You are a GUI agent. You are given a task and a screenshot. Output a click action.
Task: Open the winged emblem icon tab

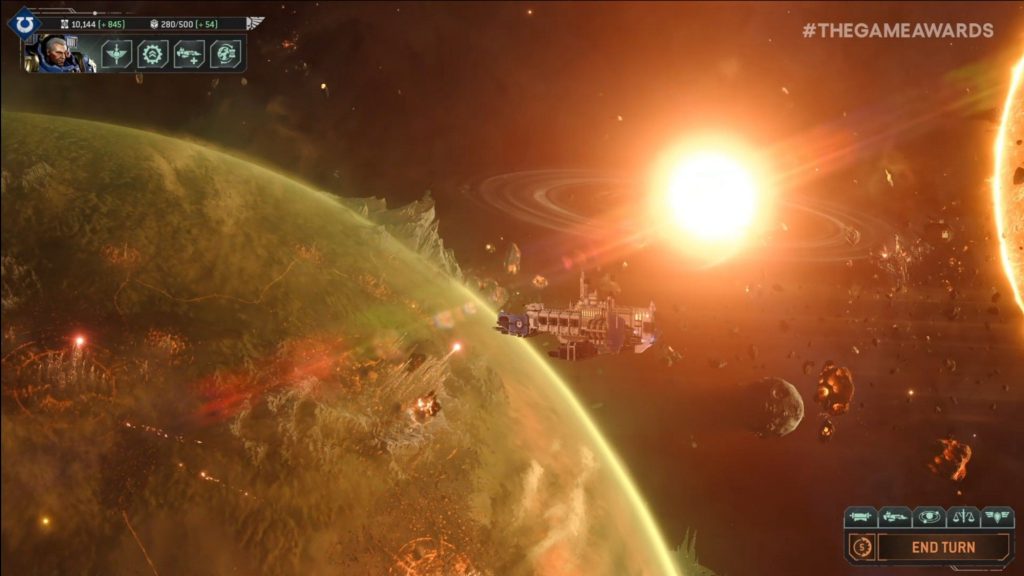click(x=997, y=517)
